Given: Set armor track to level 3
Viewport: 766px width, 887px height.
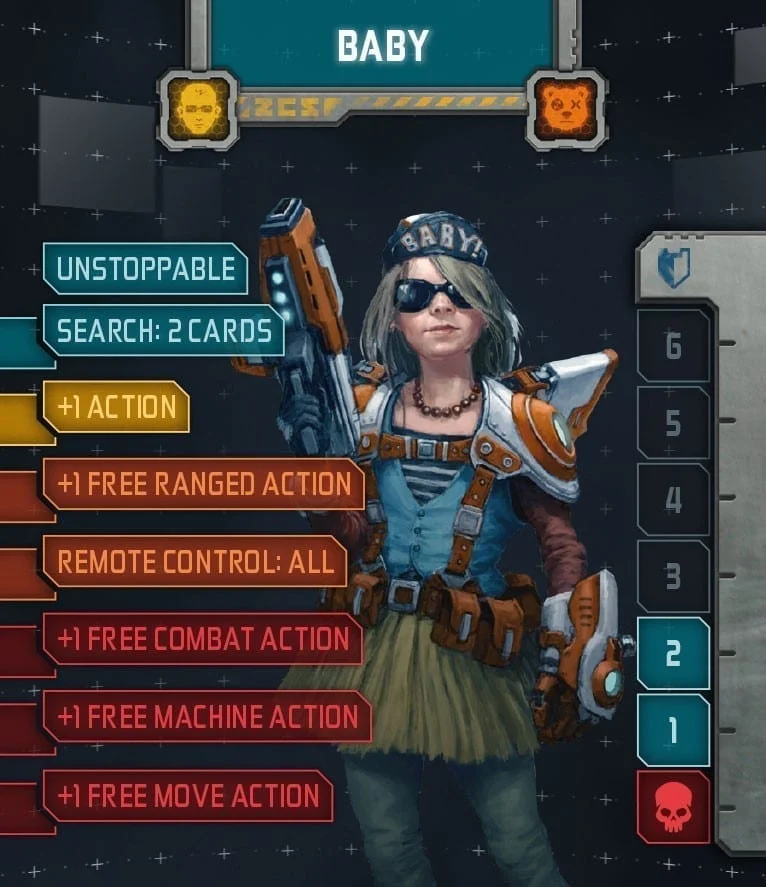Looking at the screenshot, I should tap(673, 577).
